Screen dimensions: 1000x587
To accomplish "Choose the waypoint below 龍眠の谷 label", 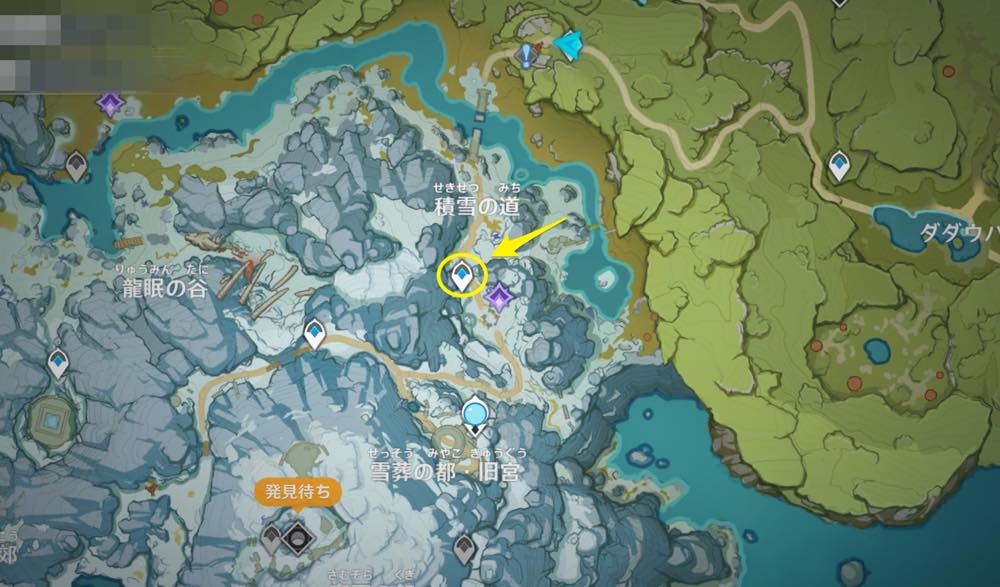I will (x=315, y=332).
